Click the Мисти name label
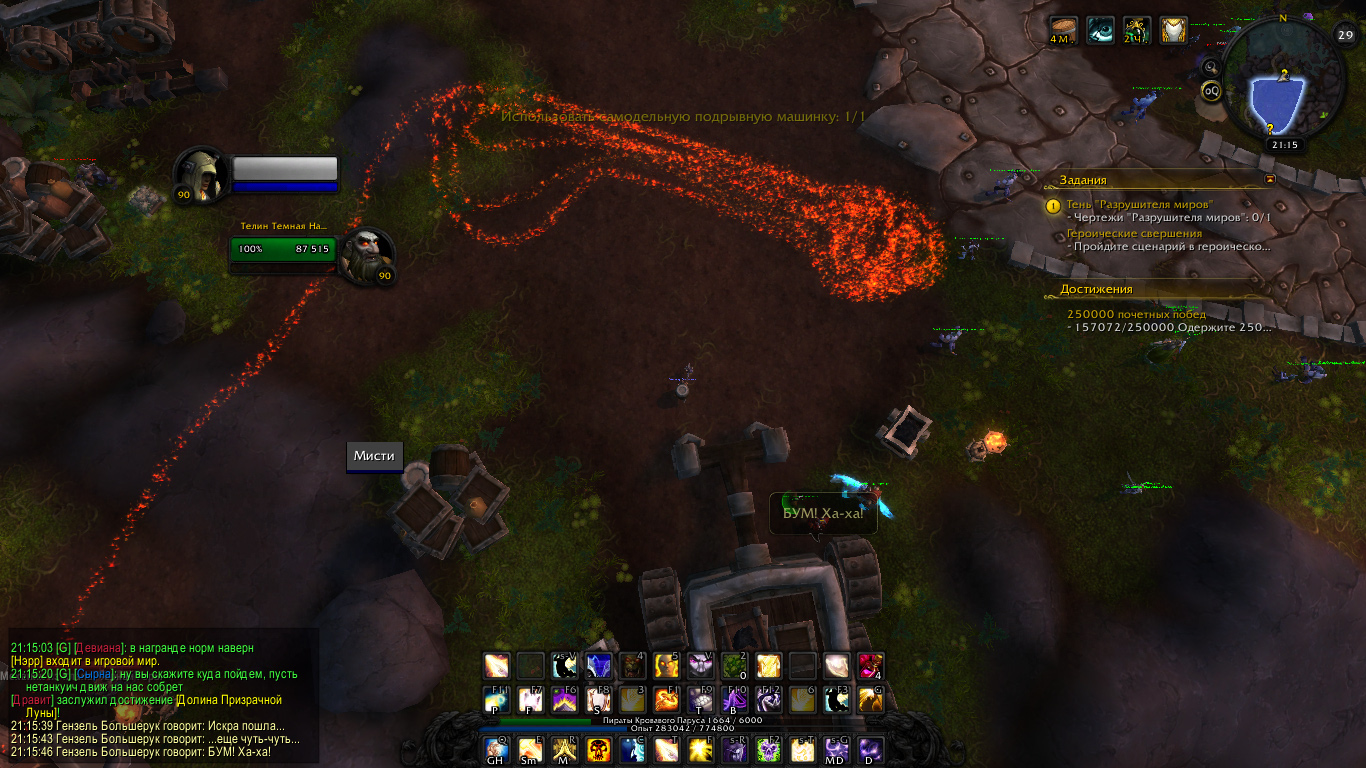 (x=374, y=456)
